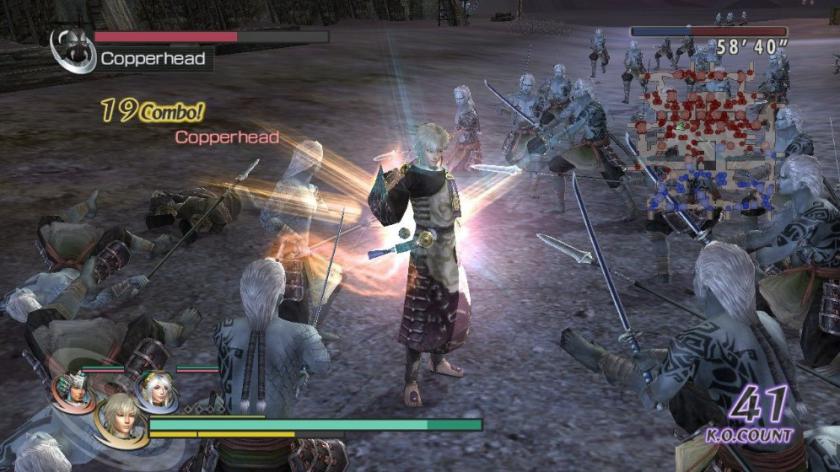This screenshot has width=840, height=472.
Task: Switch to the helmeted warrior portrait
Action: [x=74, y=390]
